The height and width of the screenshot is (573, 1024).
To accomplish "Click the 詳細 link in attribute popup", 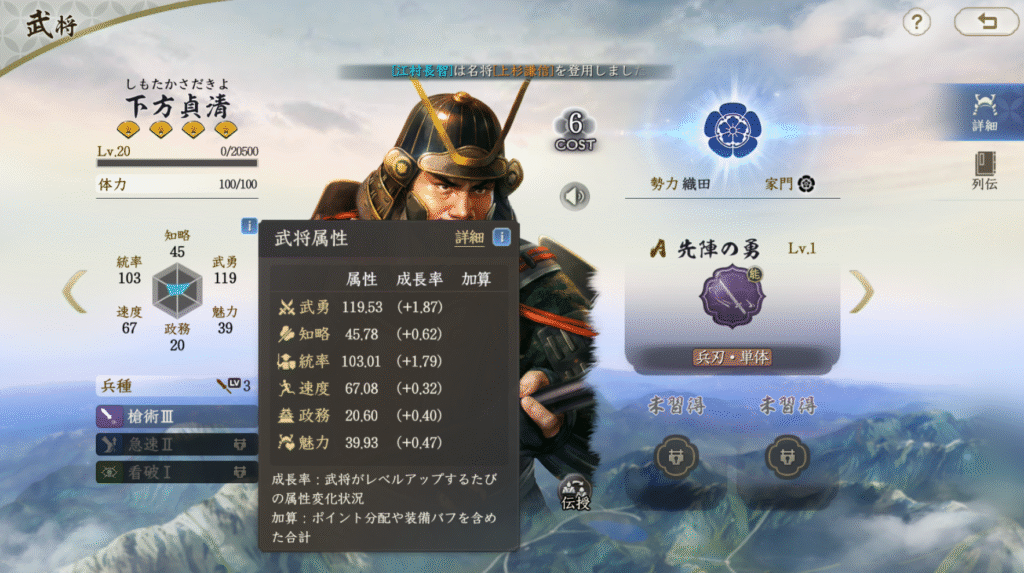I will 469,238.
